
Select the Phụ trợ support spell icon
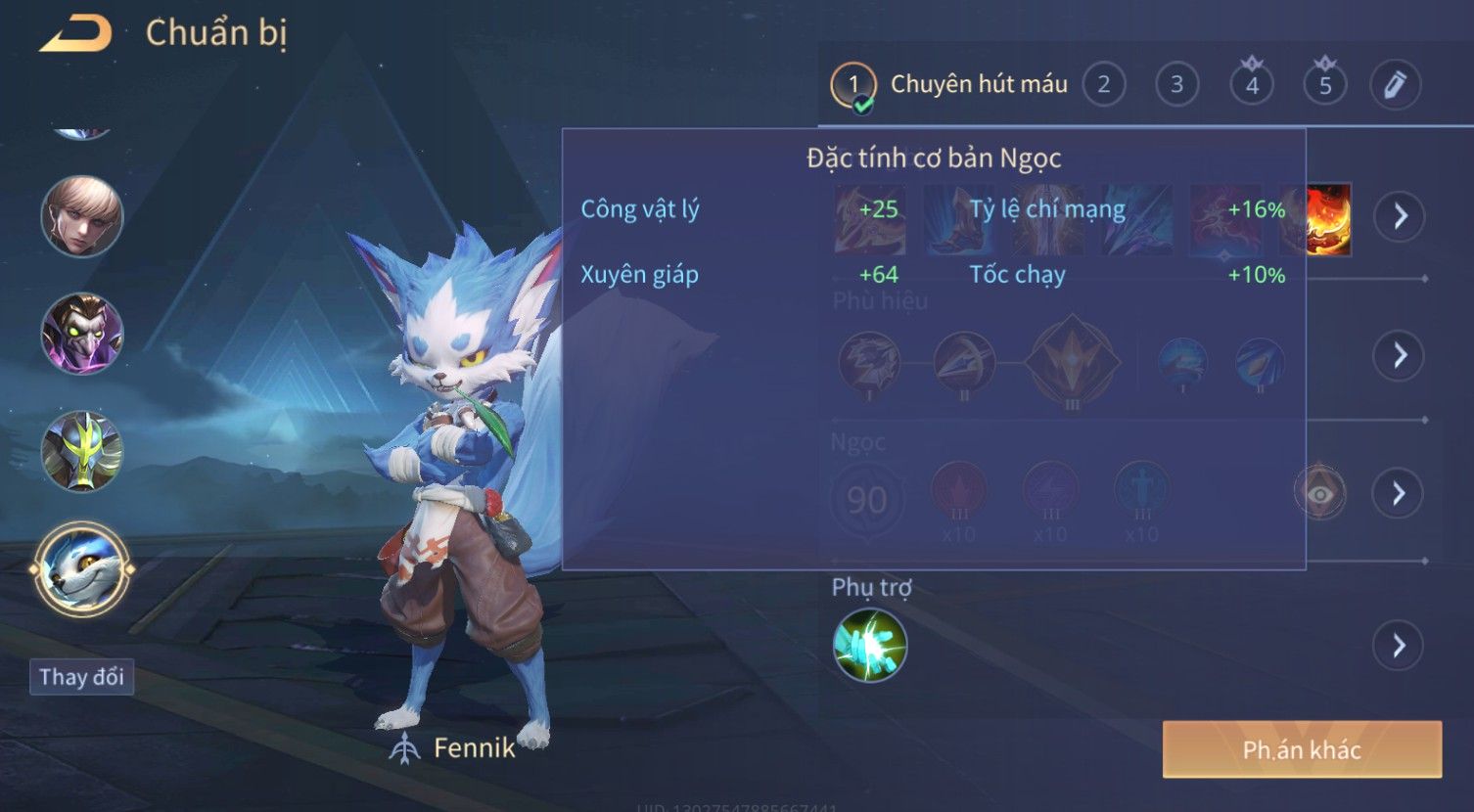(x=869, y=646)
